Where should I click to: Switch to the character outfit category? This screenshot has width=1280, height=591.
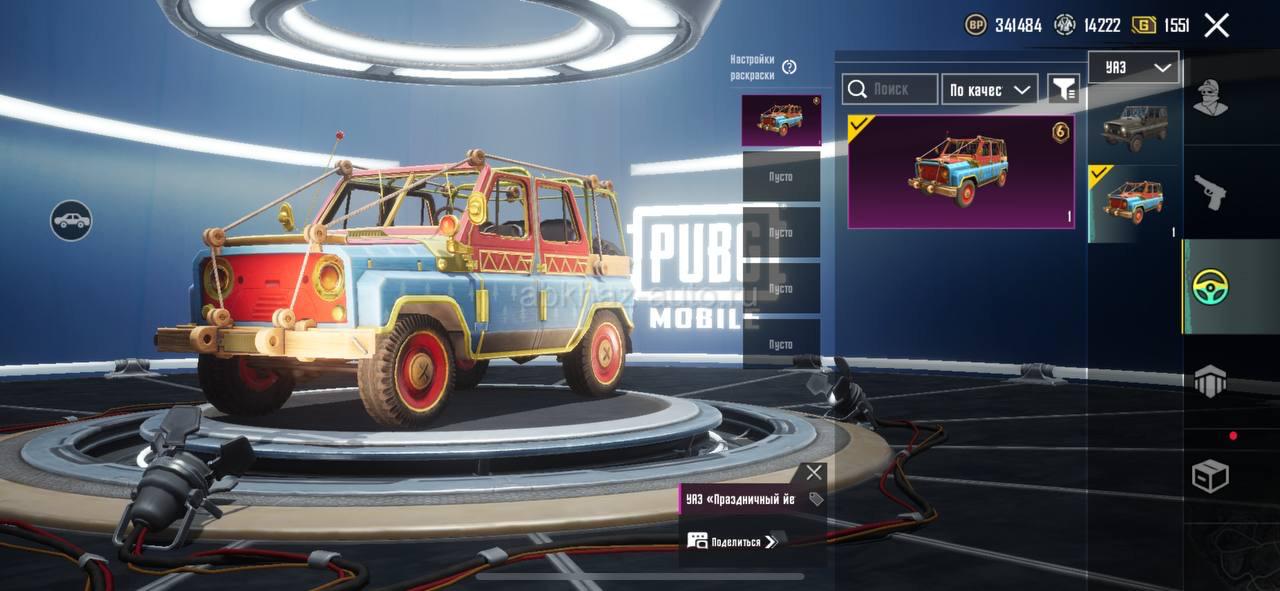(1211, 98)
